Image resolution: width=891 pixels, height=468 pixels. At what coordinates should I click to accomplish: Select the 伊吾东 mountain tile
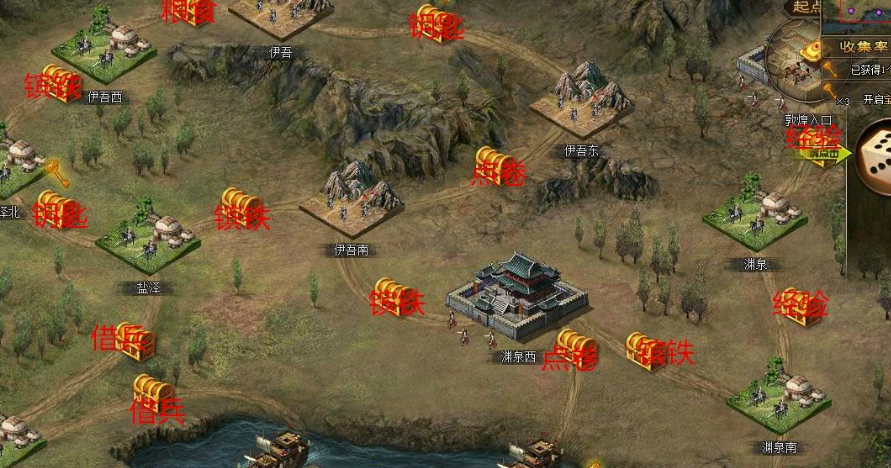(581, 102)
